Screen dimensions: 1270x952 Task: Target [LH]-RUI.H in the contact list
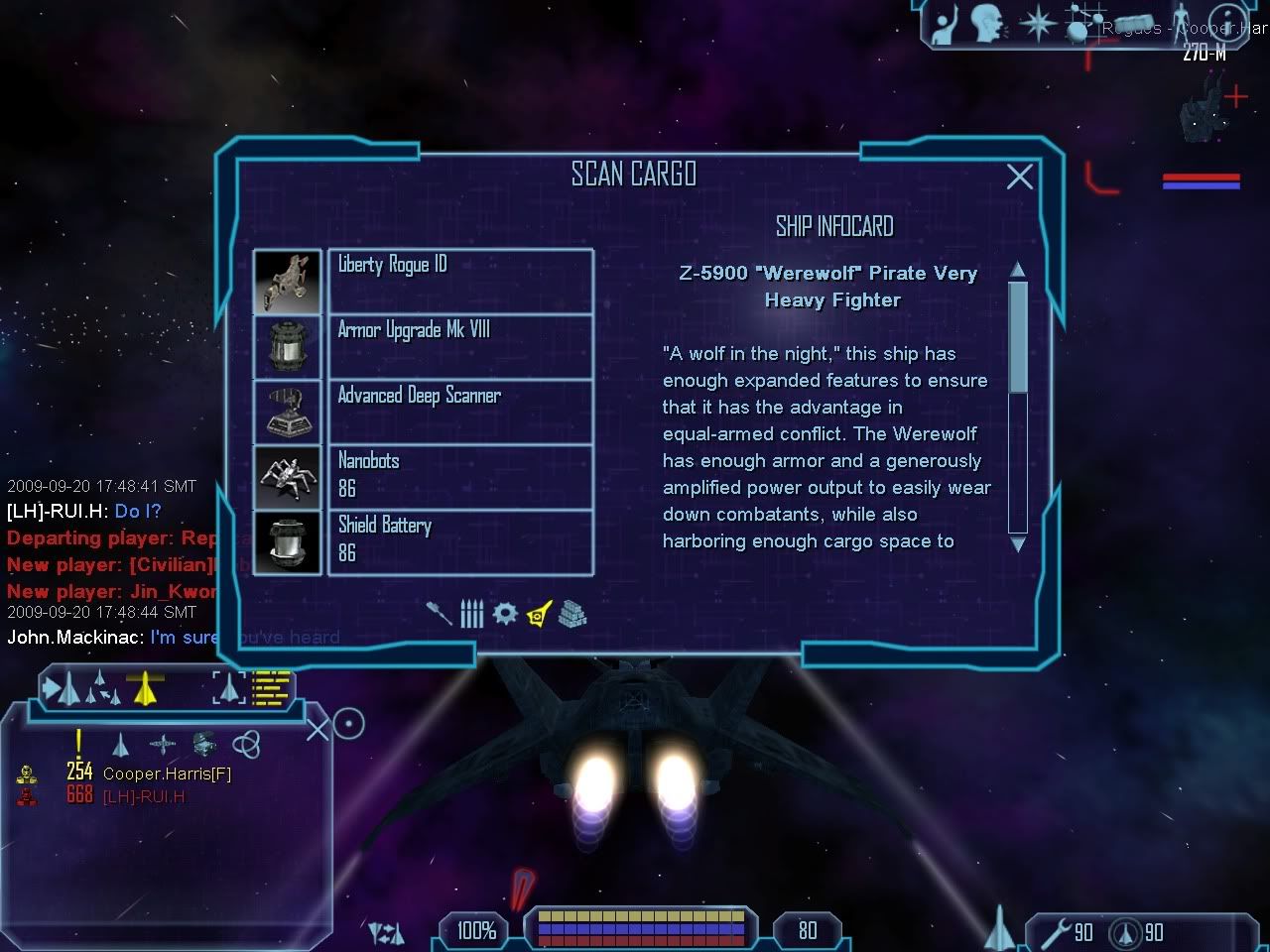(144, 796)
